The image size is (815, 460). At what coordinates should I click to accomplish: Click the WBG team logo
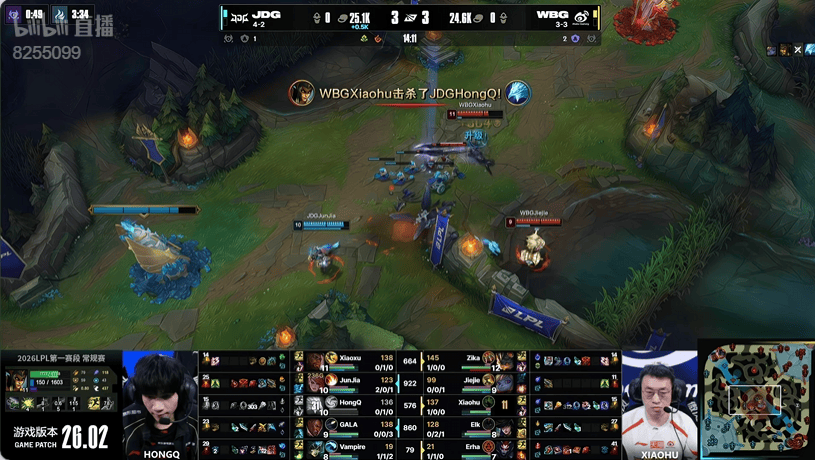tap(581, 16)
